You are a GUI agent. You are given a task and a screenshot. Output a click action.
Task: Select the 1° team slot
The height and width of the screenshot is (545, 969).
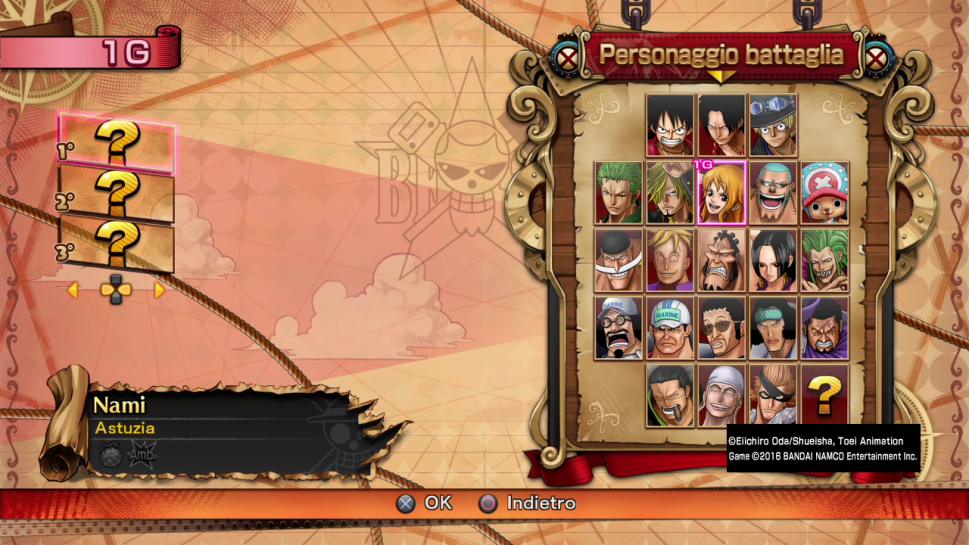click(x=117, y=144)
